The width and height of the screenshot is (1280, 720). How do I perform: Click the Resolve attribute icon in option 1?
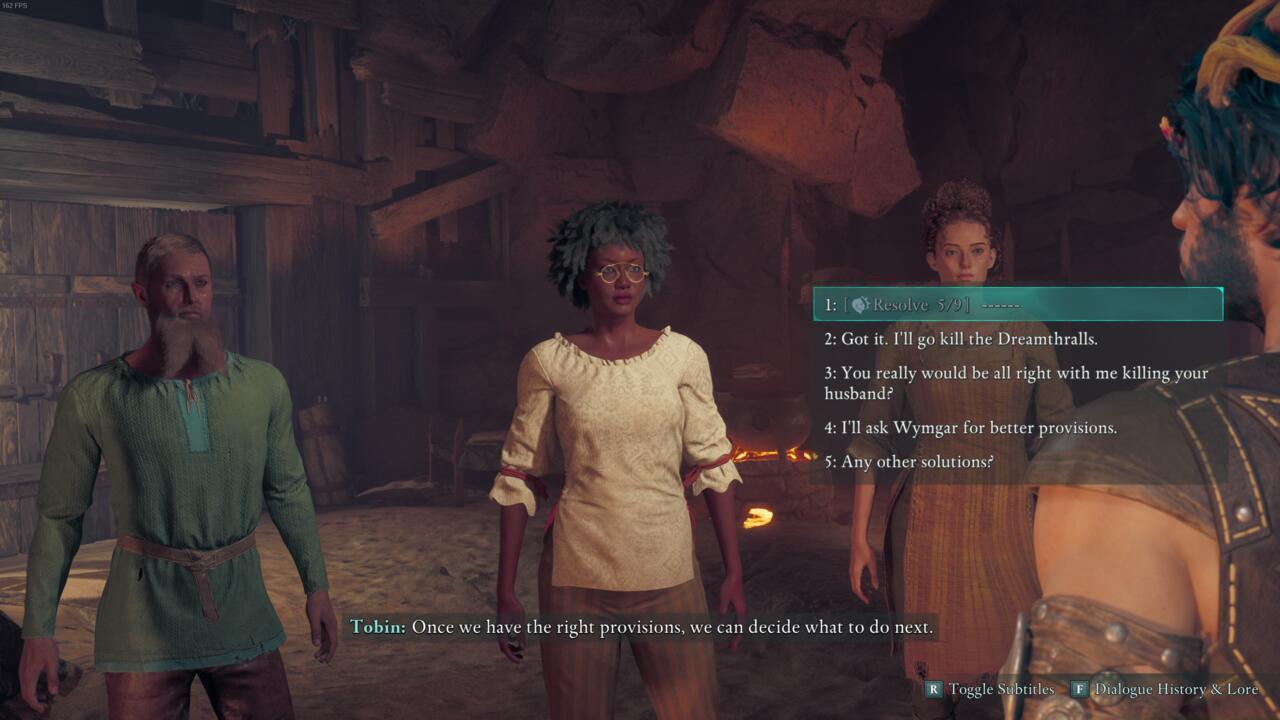click(x=861, y=305)
